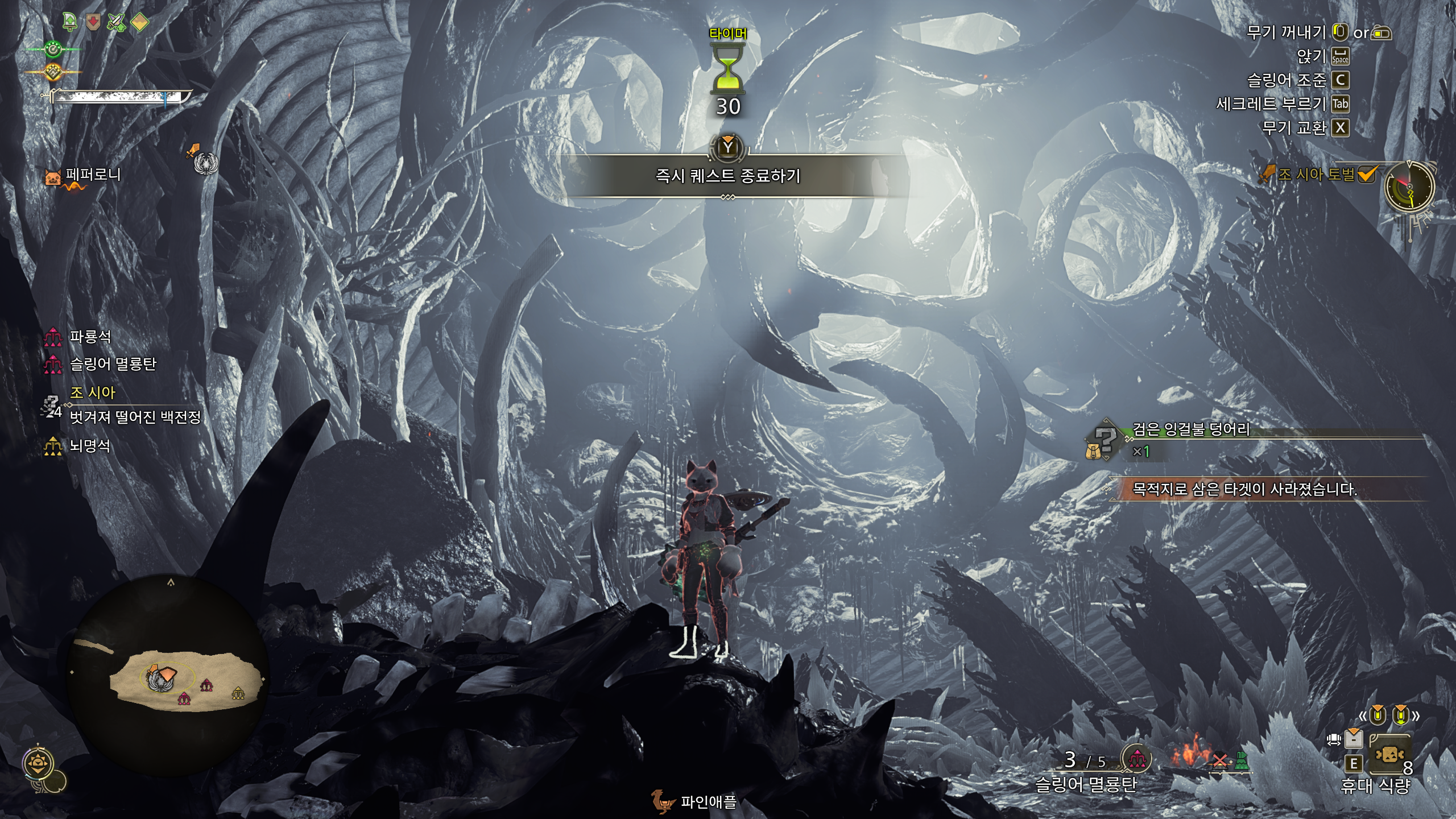Screen dimensions: 1456x819
Task: Click the yellow diamond status buff icon
Action: tap(140, 22)
